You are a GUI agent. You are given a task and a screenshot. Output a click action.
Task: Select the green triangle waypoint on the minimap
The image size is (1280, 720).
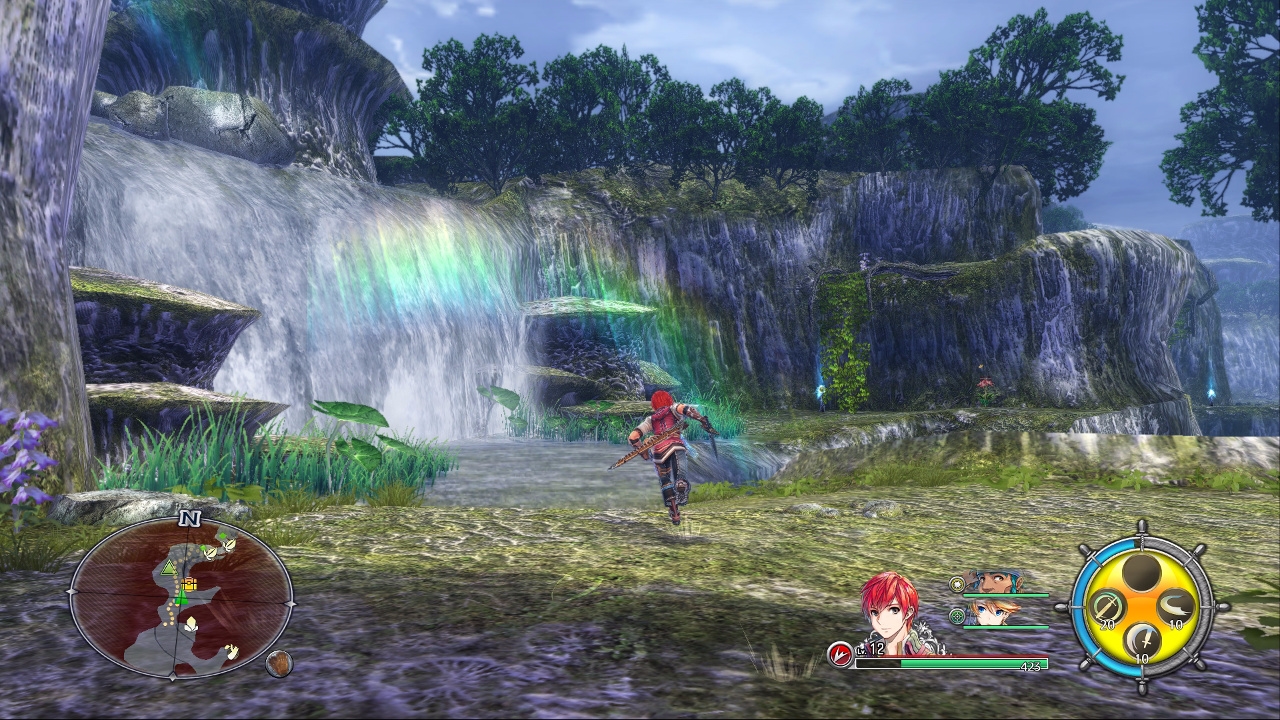(169, 567)
